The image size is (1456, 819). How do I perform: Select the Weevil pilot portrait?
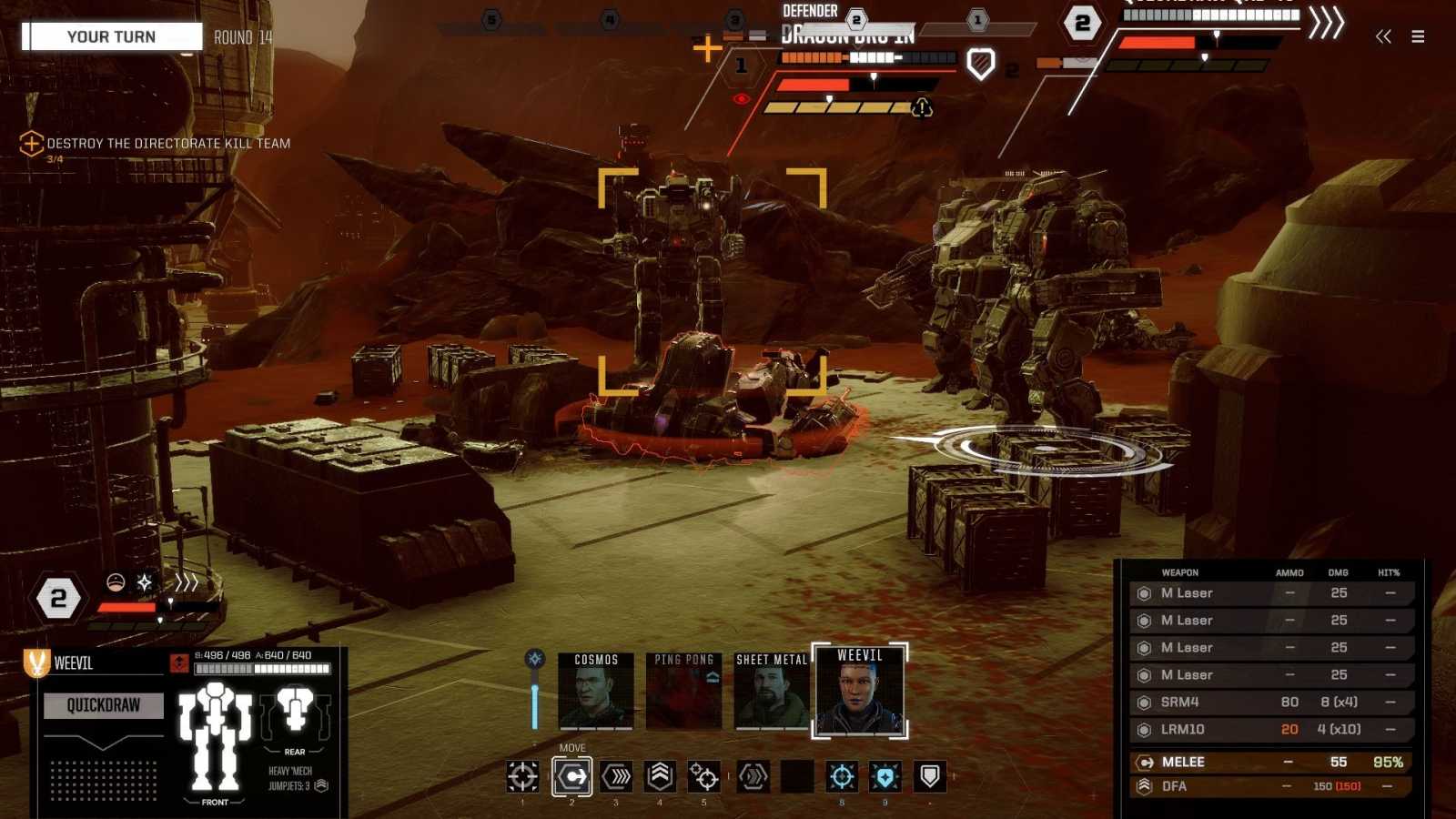click(x=860, y=692)
